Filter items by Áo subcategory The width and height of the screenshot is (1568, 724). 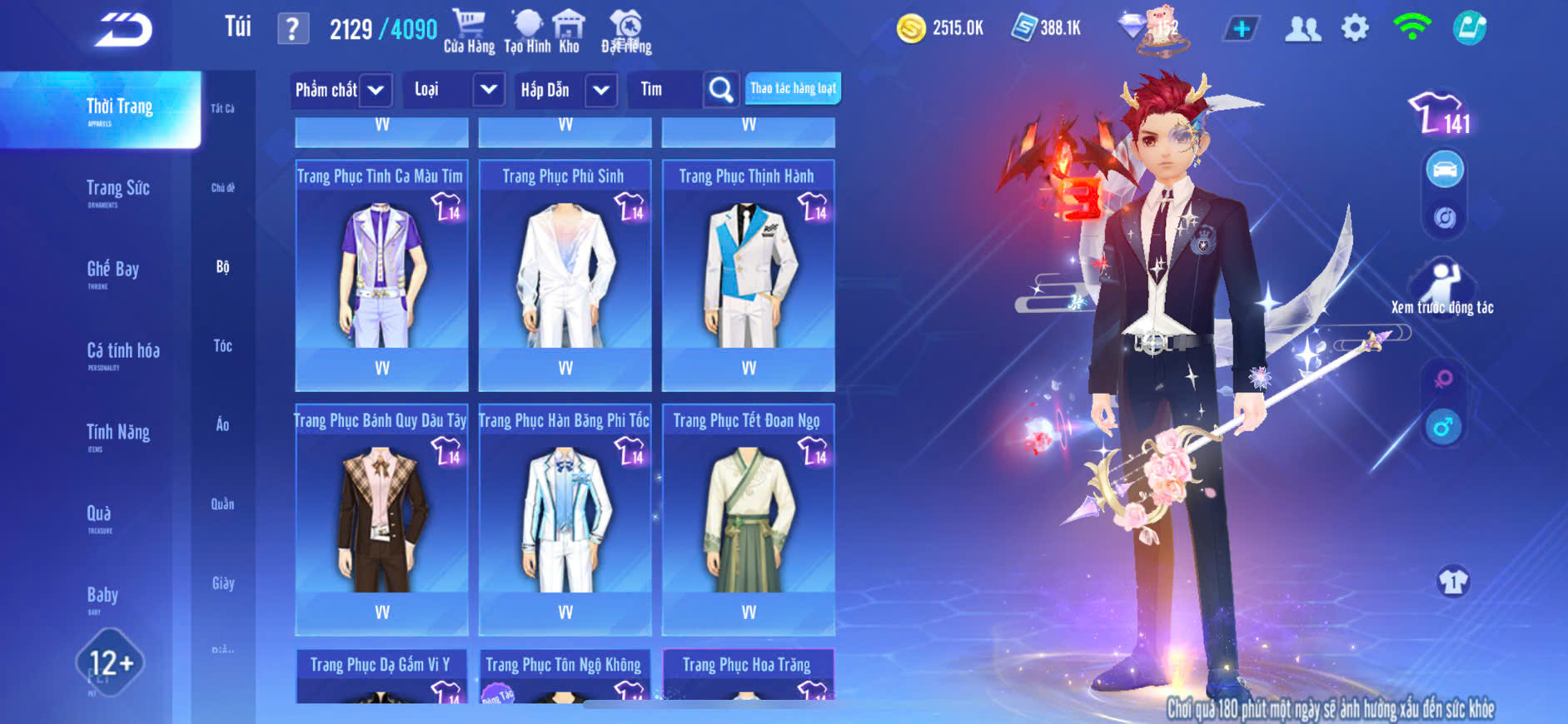(x=222, y=425)
